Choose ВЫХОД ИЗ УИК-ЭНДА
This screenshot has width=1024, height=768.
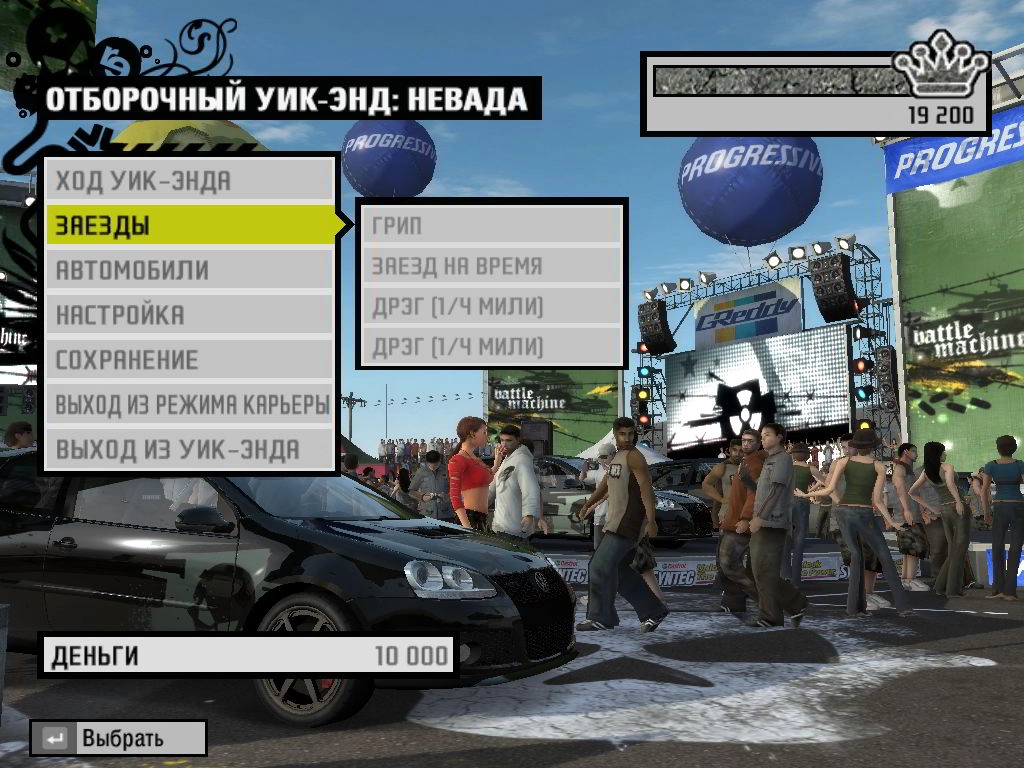(188, 449)
